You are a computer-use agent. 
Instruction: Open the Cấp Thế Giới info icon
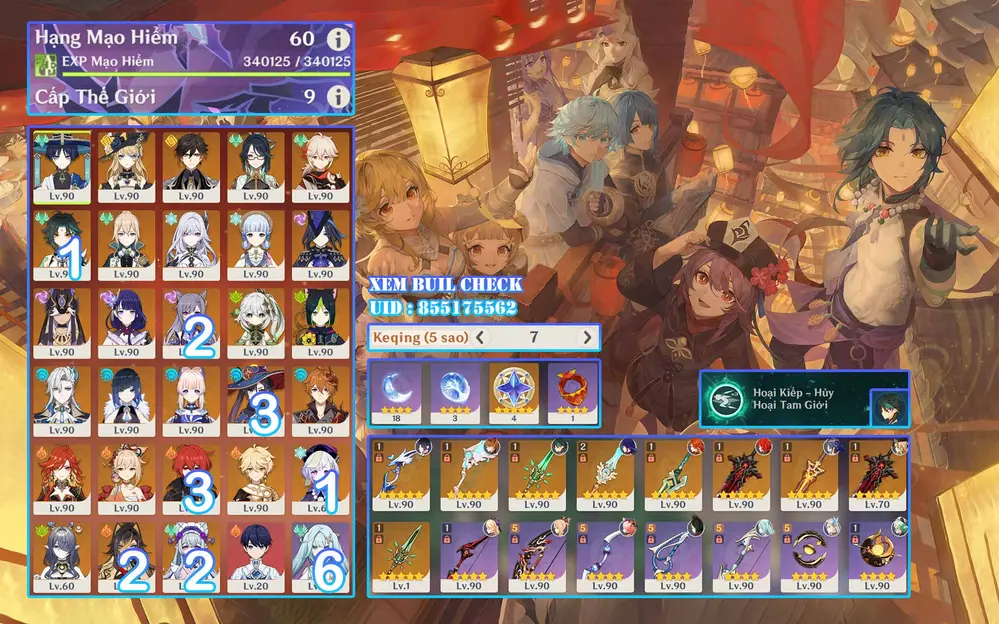coord(339,97)
